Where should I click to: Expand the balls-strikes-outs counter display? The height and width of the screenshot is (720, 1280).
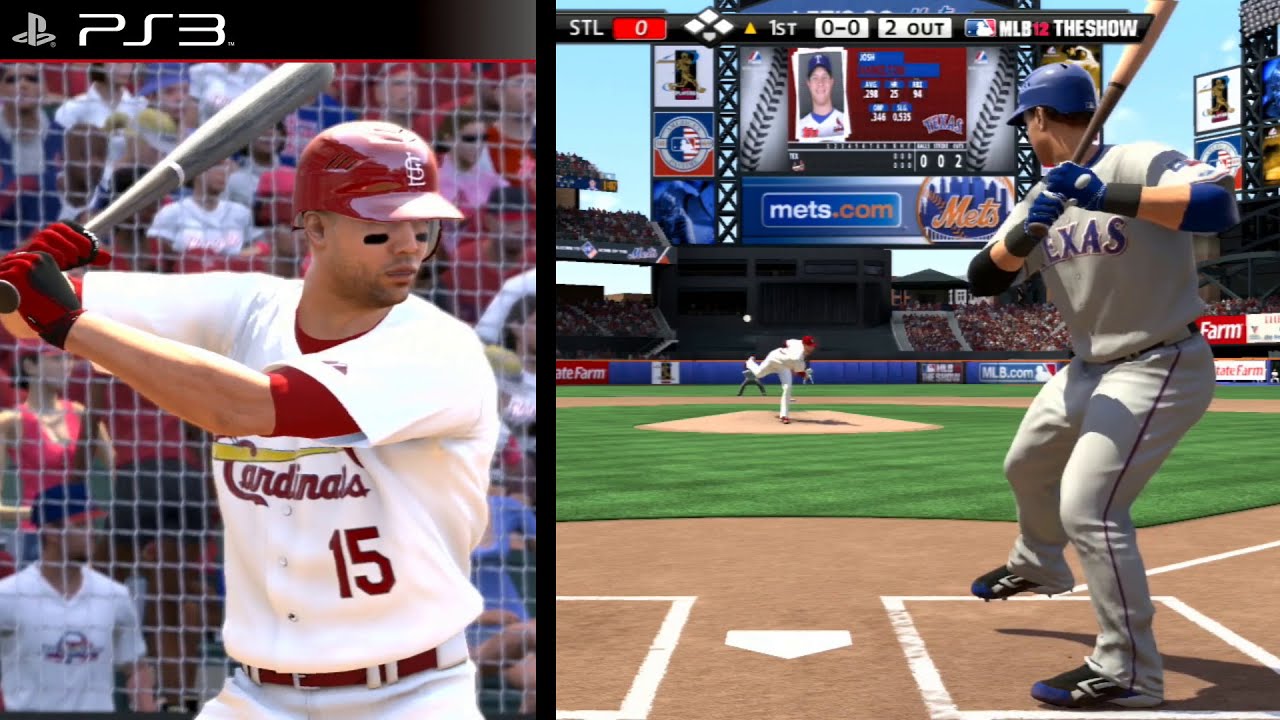941,160
